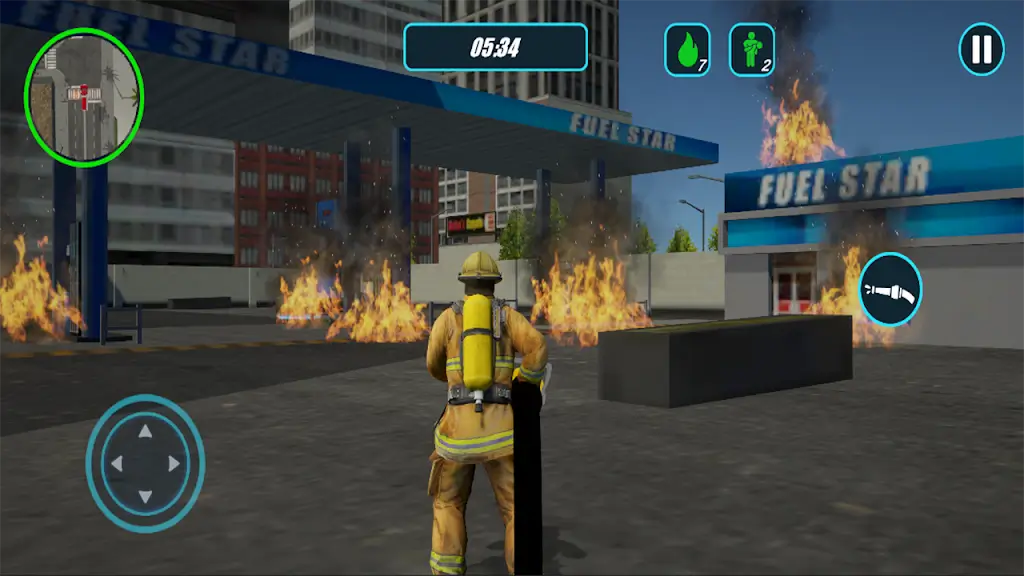
Task: Move backward with joystick down arrow
Action: 145,496
